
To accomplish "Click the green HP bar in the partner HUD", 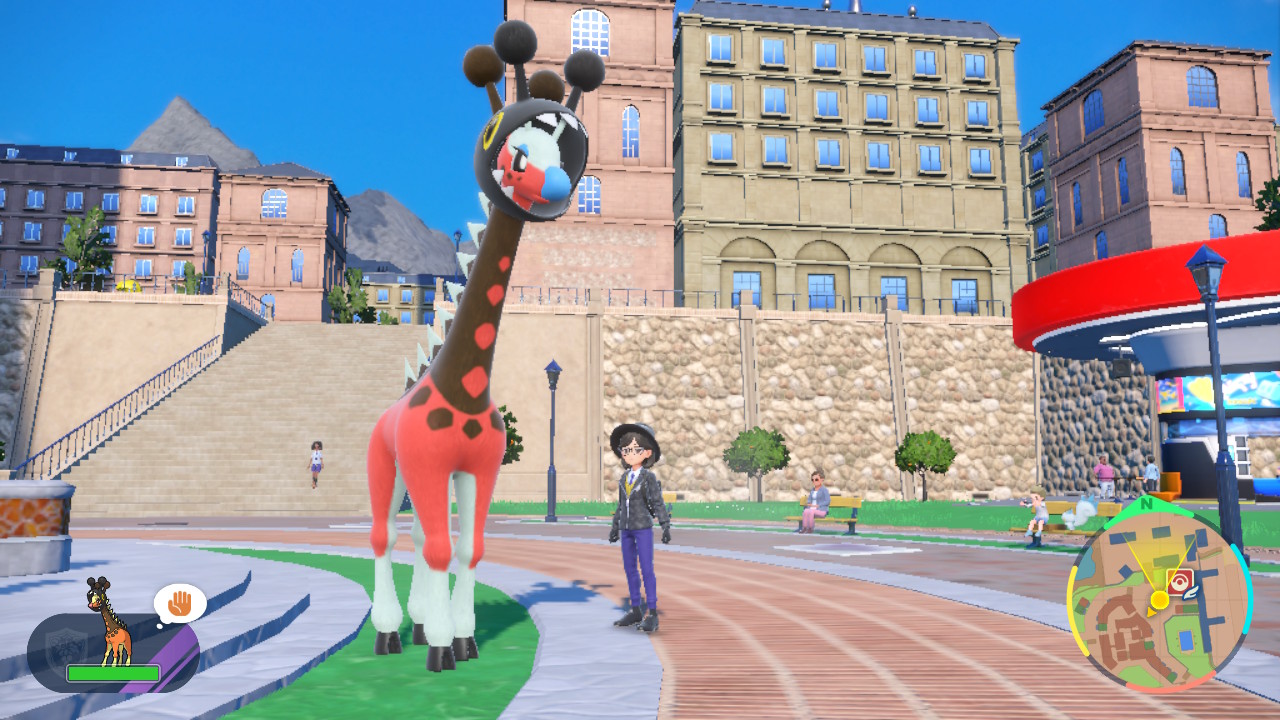I will (x=113, y=673).
